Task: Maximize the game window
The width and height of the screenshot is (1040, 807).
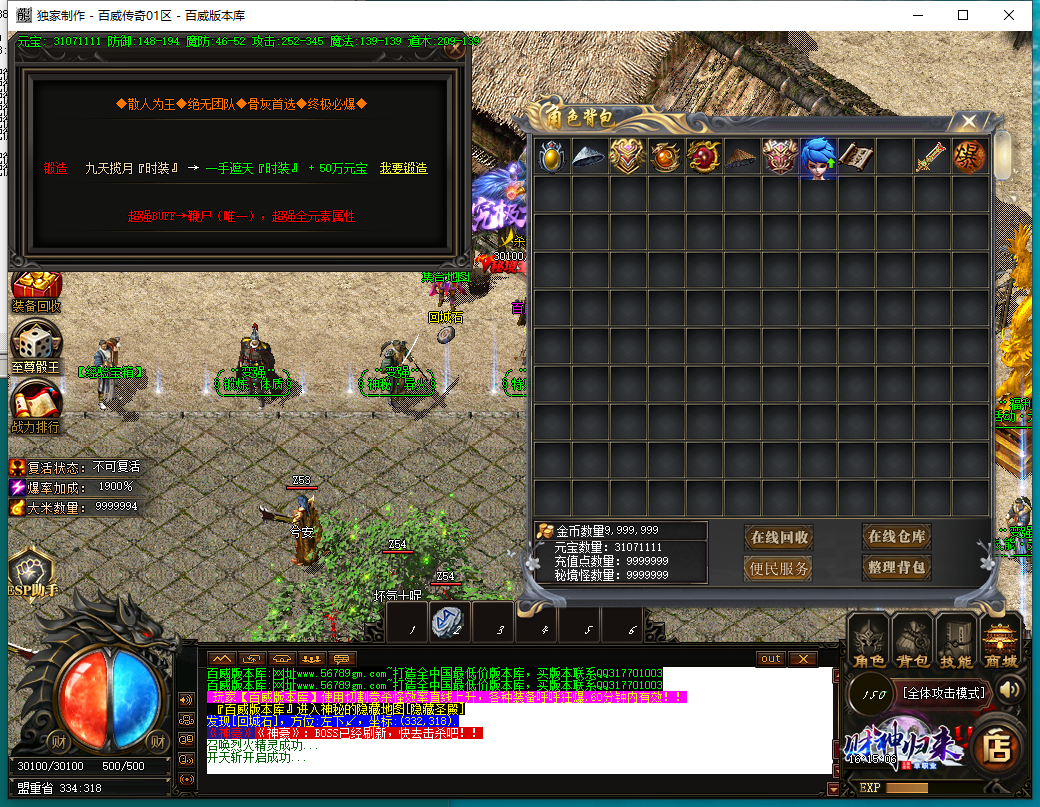Action: 963,15
